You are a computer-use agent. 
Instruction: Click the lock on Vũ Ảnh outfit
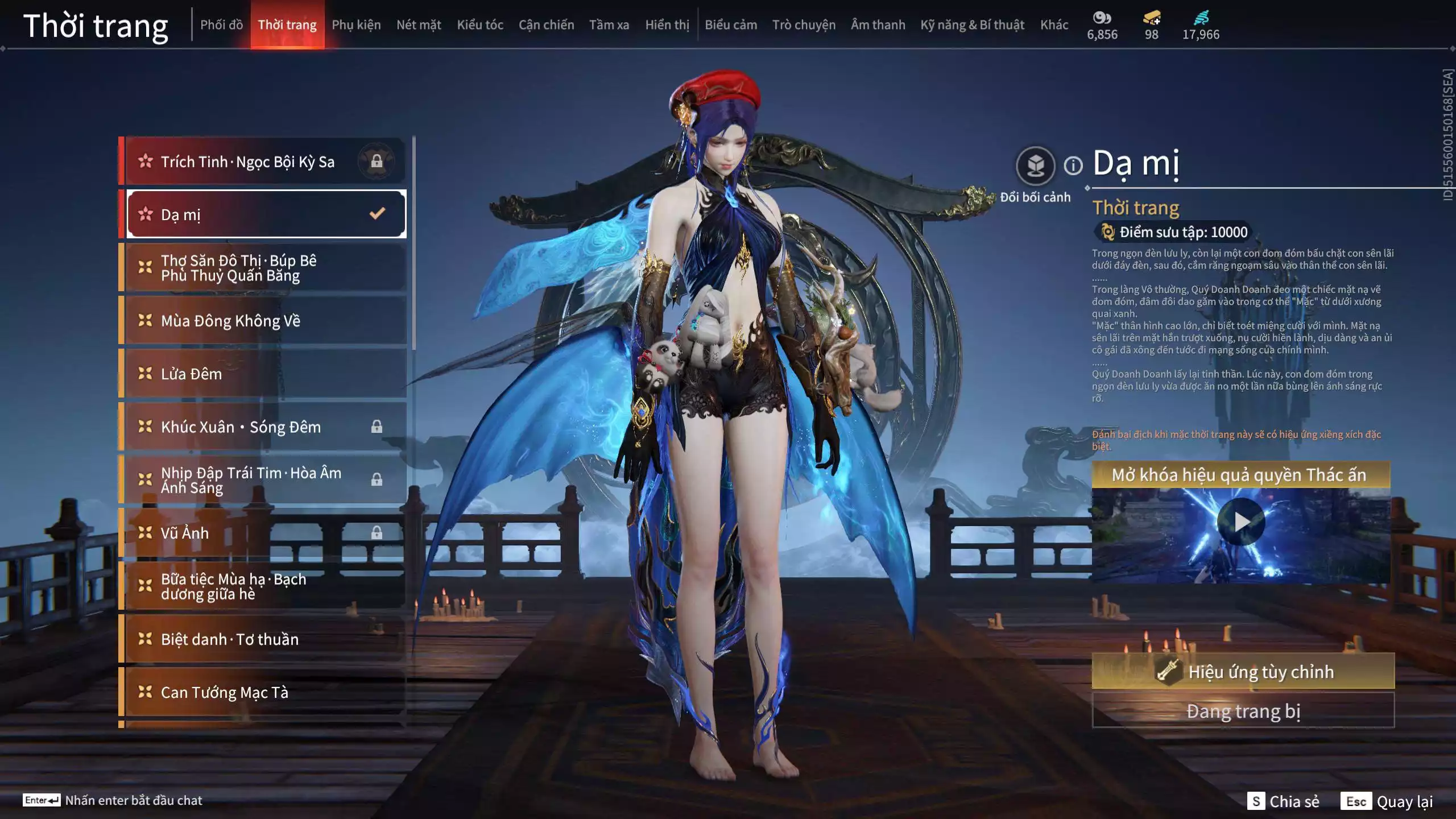[x=376, y=532]
